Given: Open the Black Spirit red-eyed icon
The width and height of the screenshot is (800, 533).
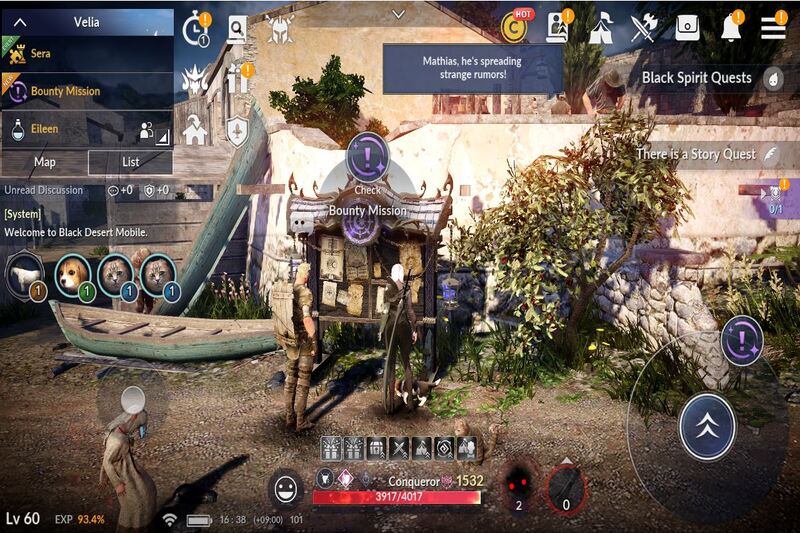Looking at the screenshot, I should coord(519,483).
